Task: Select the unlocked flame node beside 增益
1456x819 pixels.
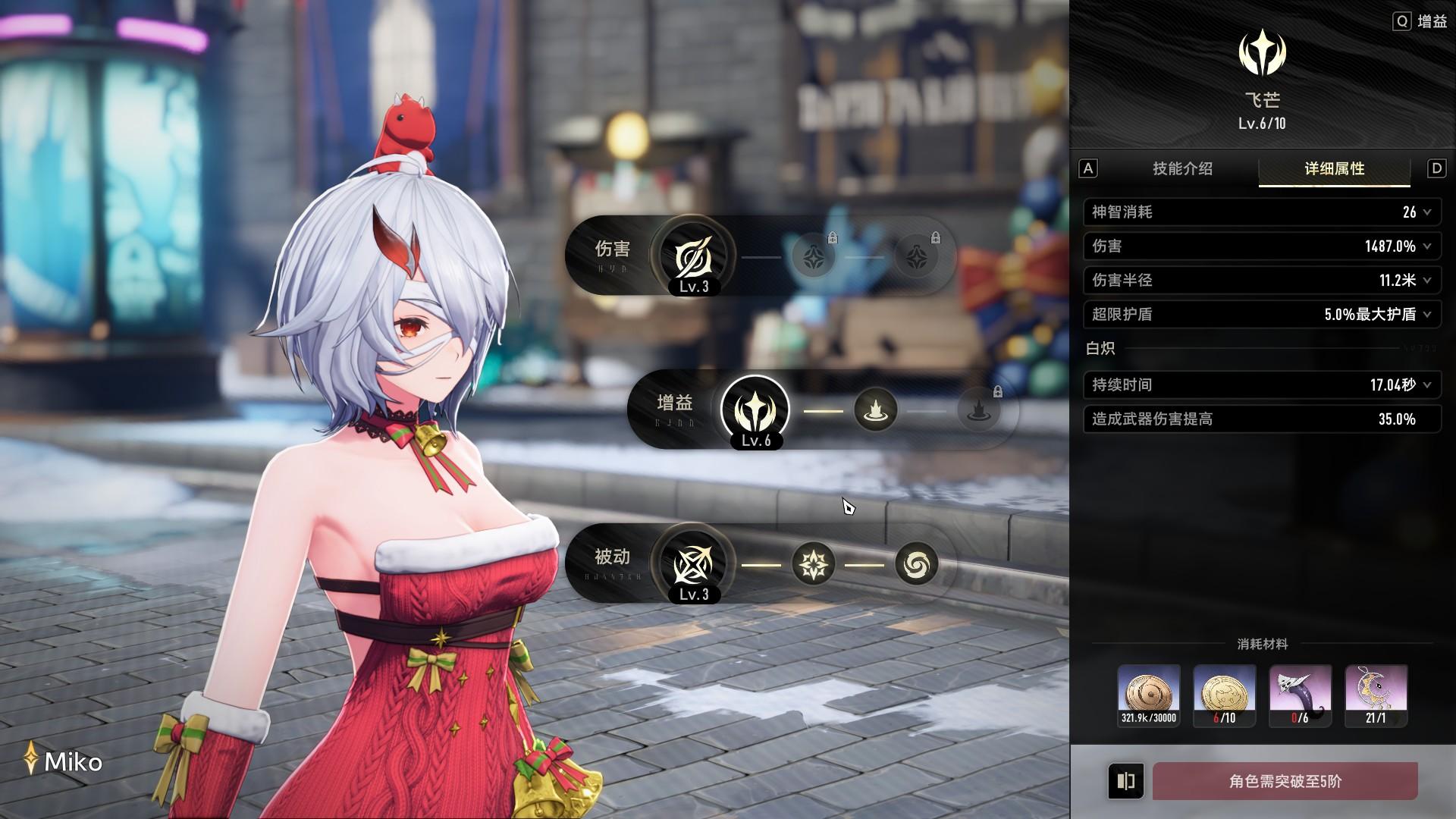Action: [x=876, y=410]
